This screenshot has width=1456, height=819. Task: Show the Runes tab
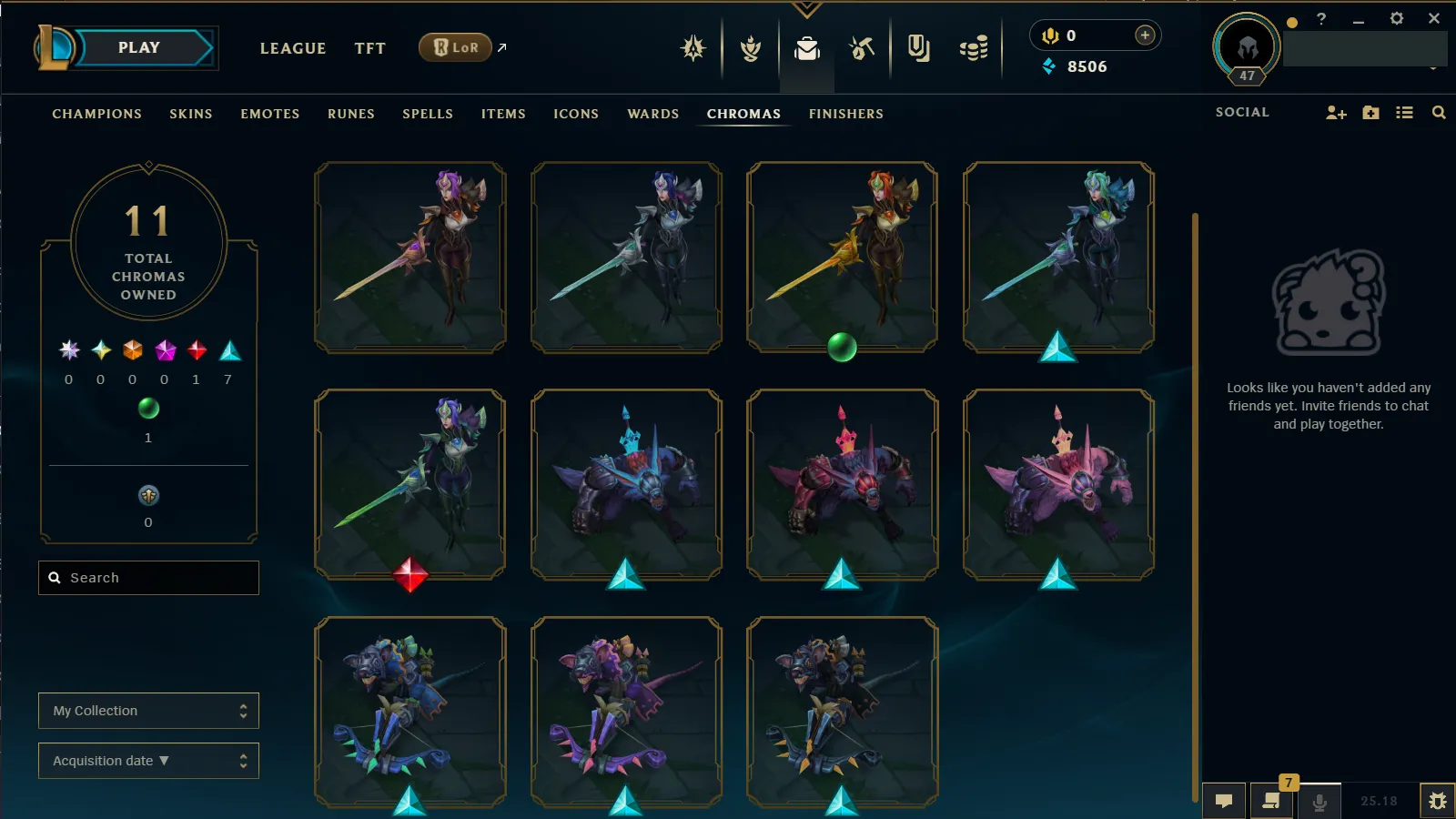tap(350, 114)
